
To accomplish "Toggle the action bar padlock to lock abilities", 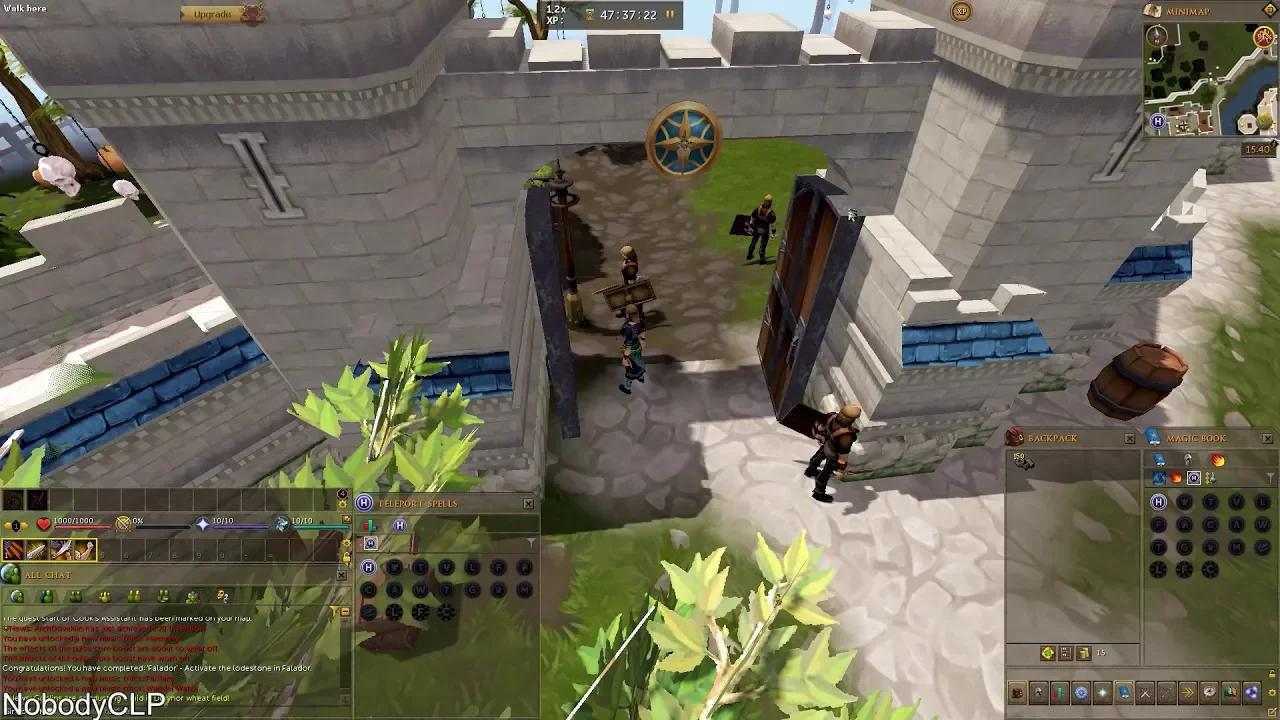I will 346,558.
